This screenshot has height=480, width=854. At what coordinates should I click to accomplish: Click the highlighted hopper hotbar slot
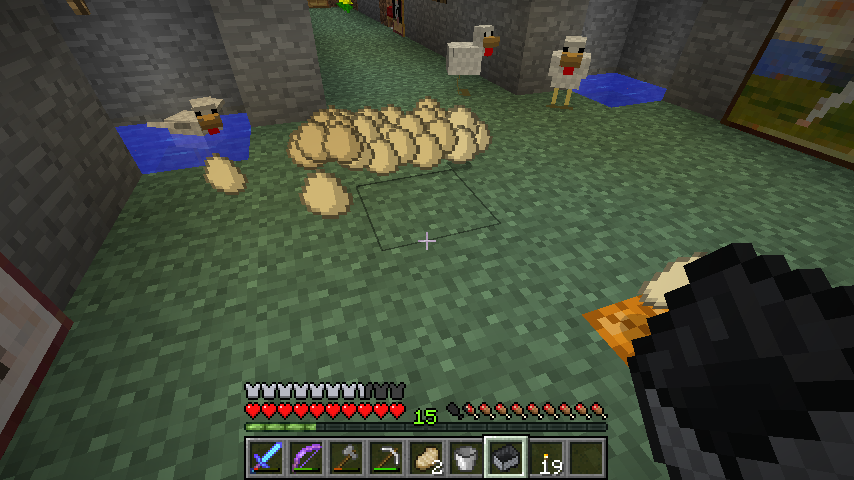tap(505, 458)
